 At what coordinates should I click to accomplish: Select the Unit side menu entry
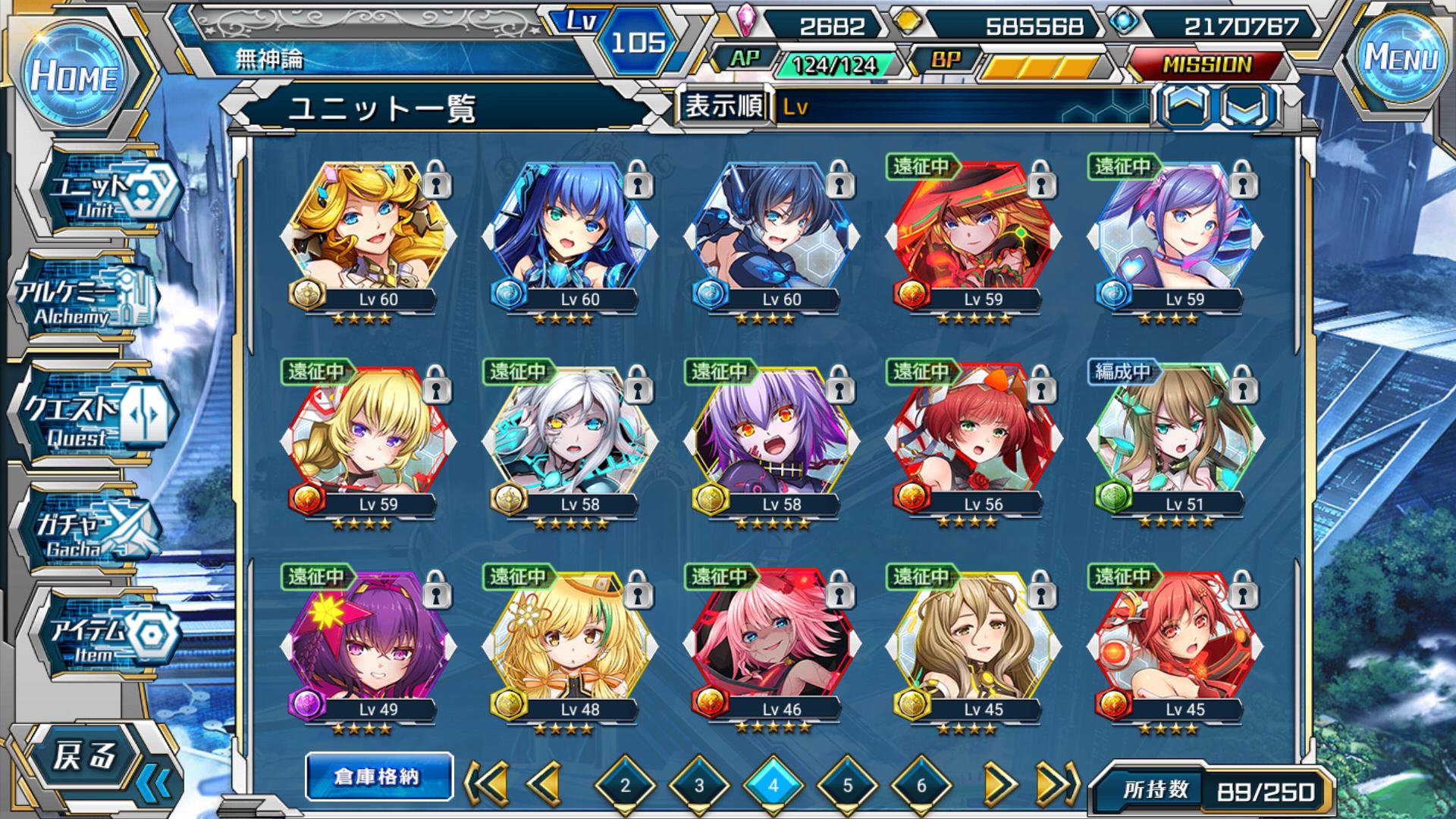106,193
